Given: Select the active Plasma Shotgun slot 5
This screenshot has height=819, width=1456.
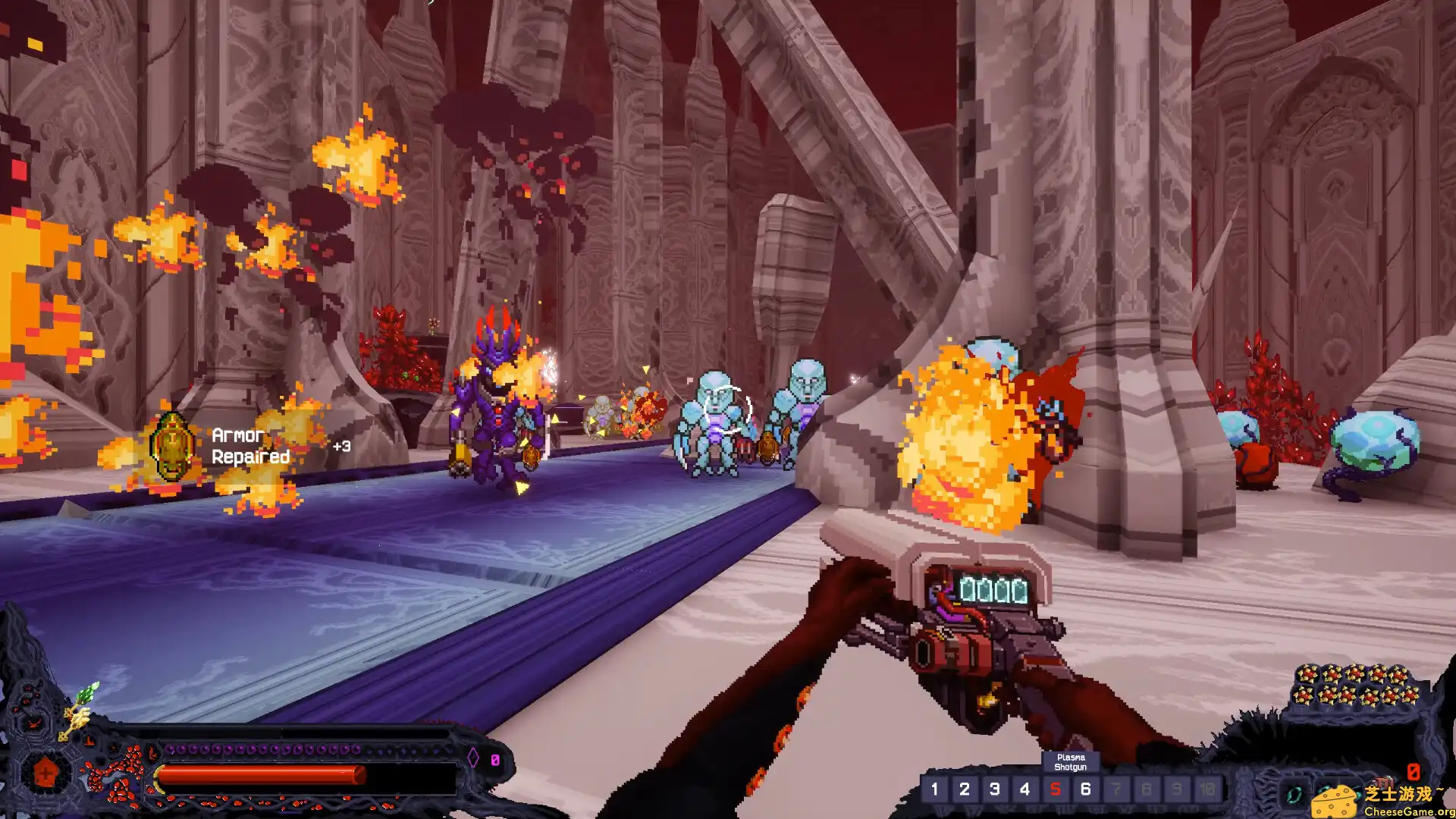Looking at the screenshot, I should [x=1055, y=789].
